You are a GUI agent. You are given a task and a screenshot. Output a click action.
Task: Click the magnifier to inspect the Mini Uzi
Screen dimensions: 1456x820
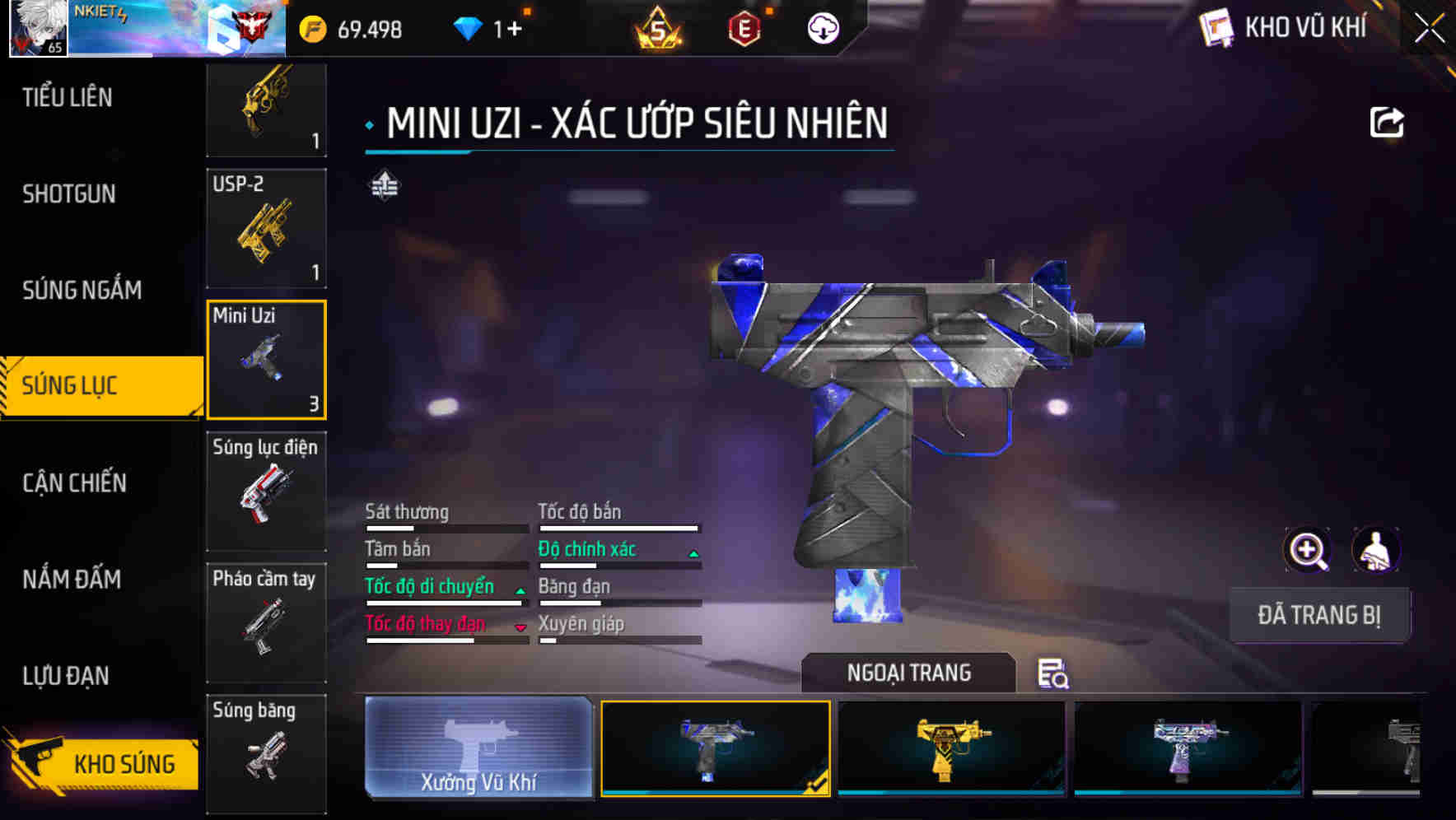click(1305, 550)
